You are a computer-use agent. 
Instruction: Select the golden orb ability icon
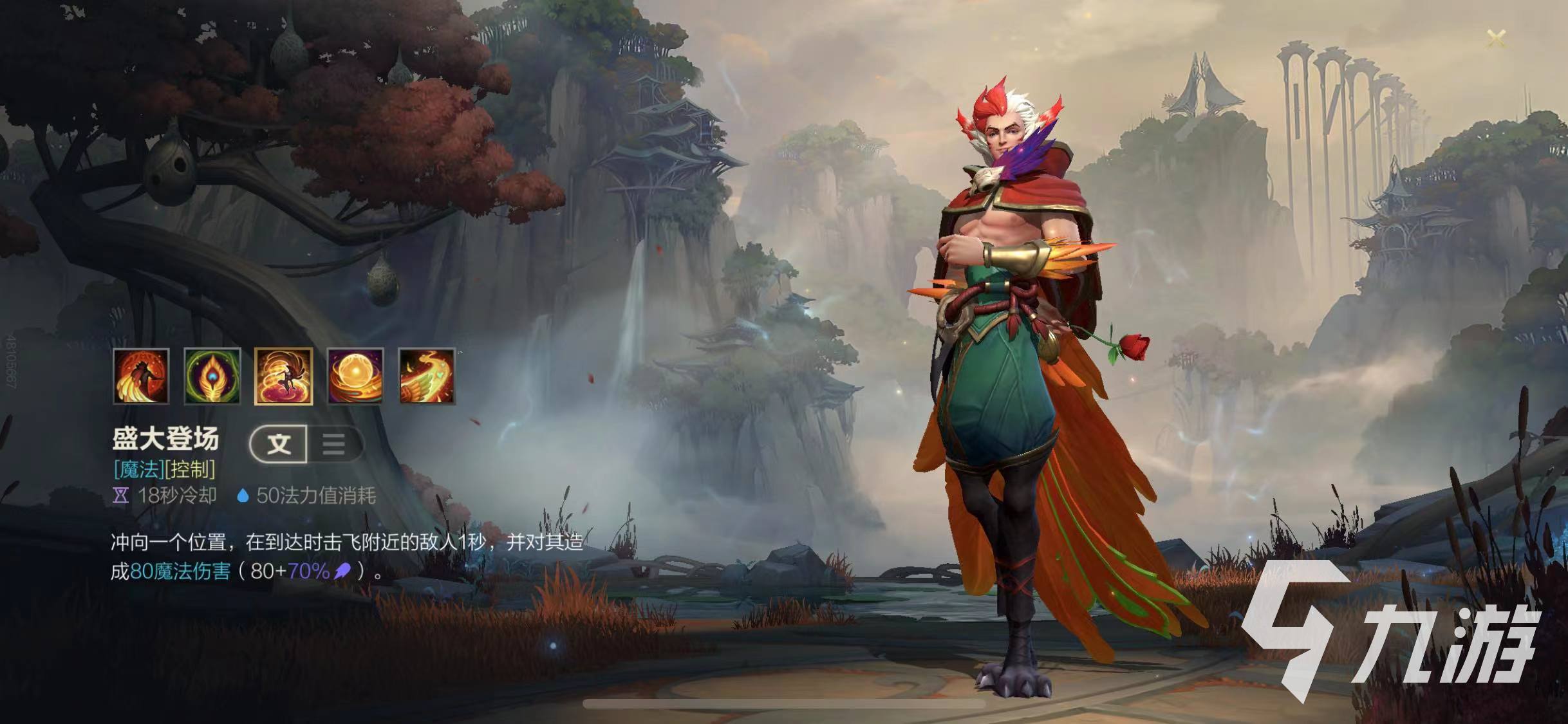click(355, 376)
